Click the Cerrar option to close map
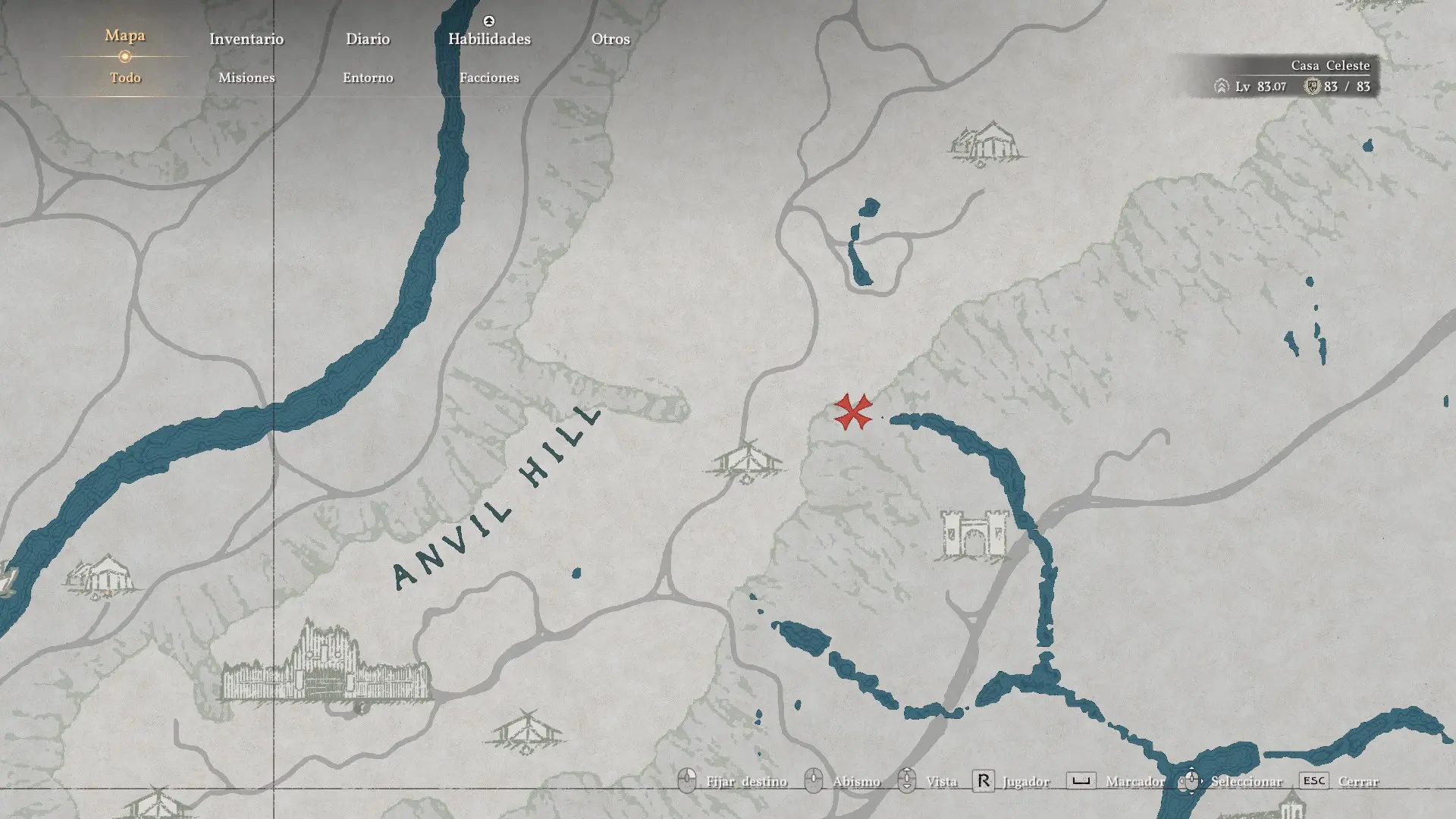This screenshot has width=1456, height=819. [x=1357, y=781]
